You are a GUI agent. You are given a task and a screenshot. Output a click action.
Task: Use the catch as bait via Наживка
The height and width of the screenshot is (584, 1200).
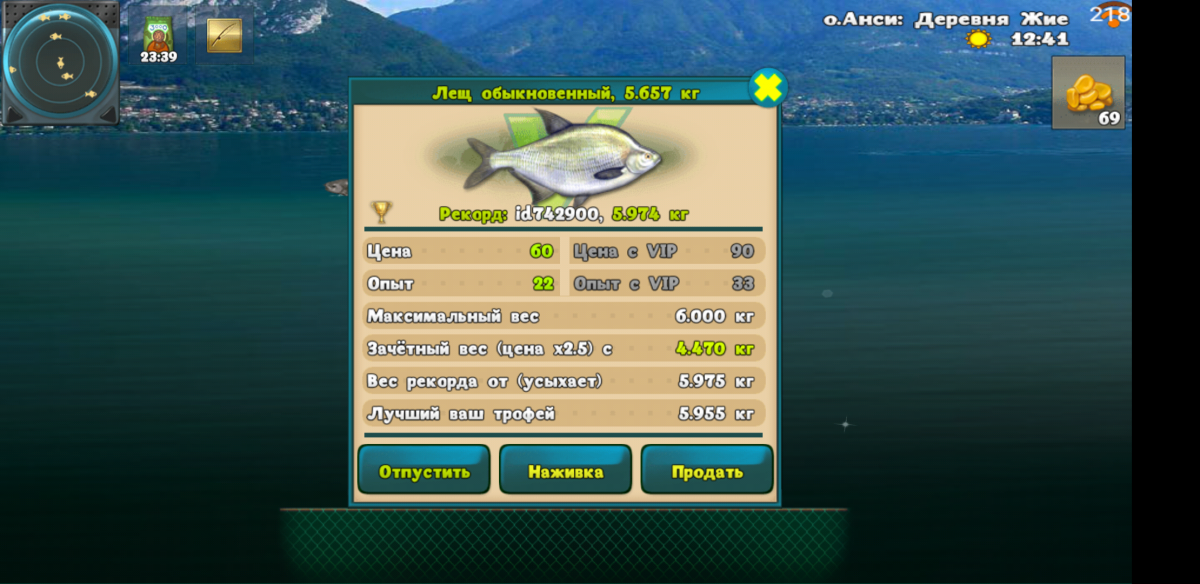click(x=565, y=471)
